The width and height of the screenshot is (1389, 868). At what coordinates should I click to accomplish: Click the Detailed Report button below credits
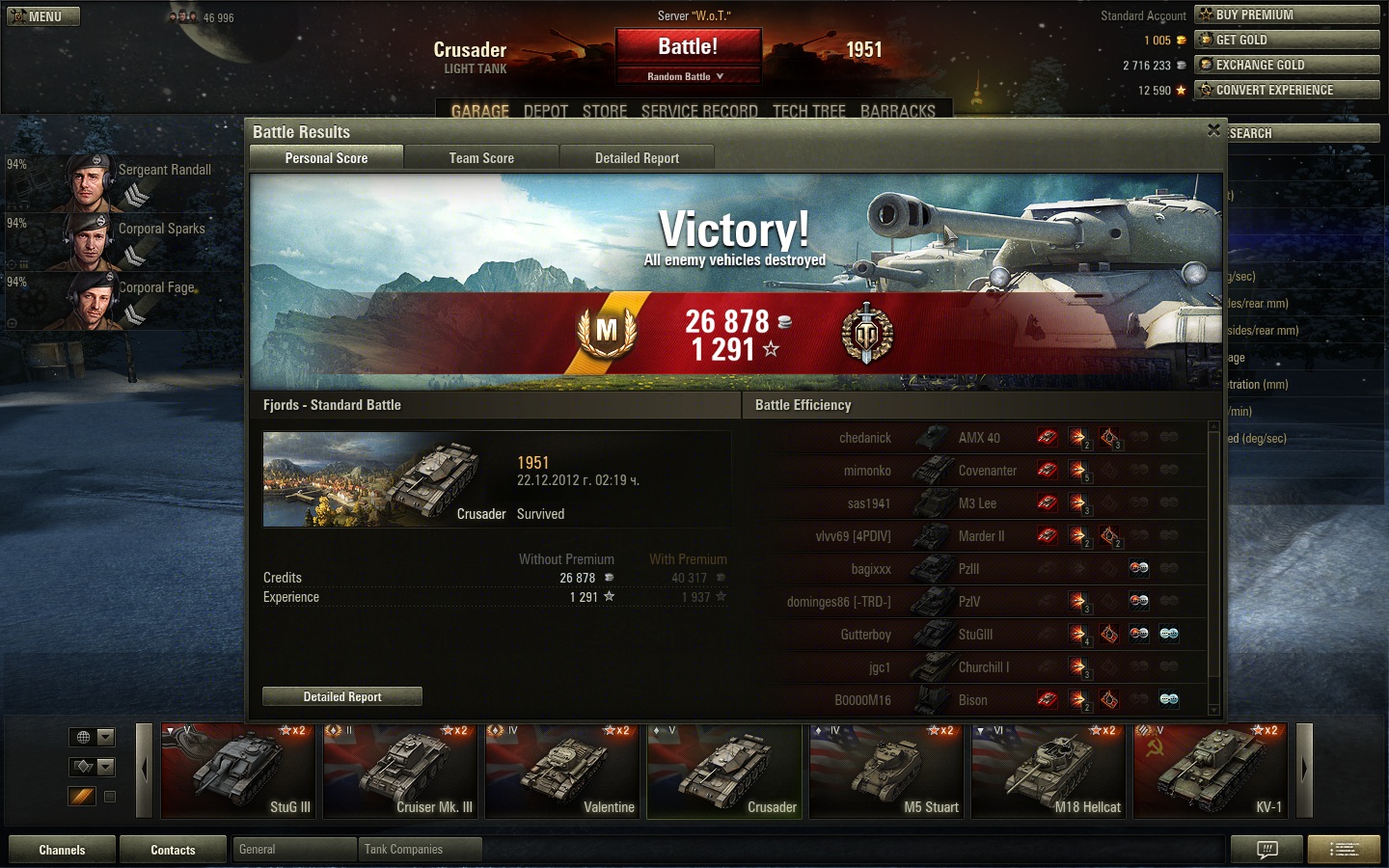[x=342, y=696]
